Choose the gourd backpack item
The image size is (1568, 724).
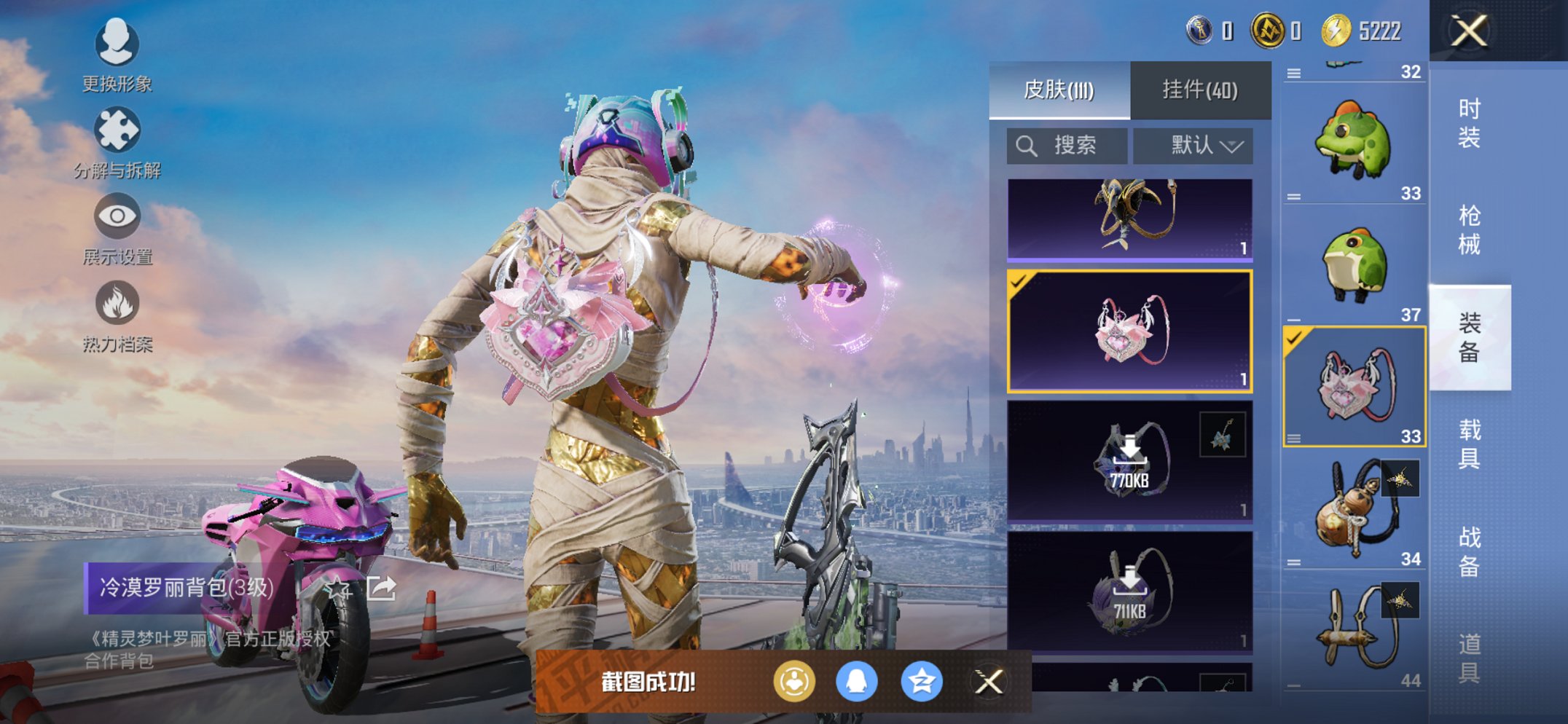tap(1353, 508)
